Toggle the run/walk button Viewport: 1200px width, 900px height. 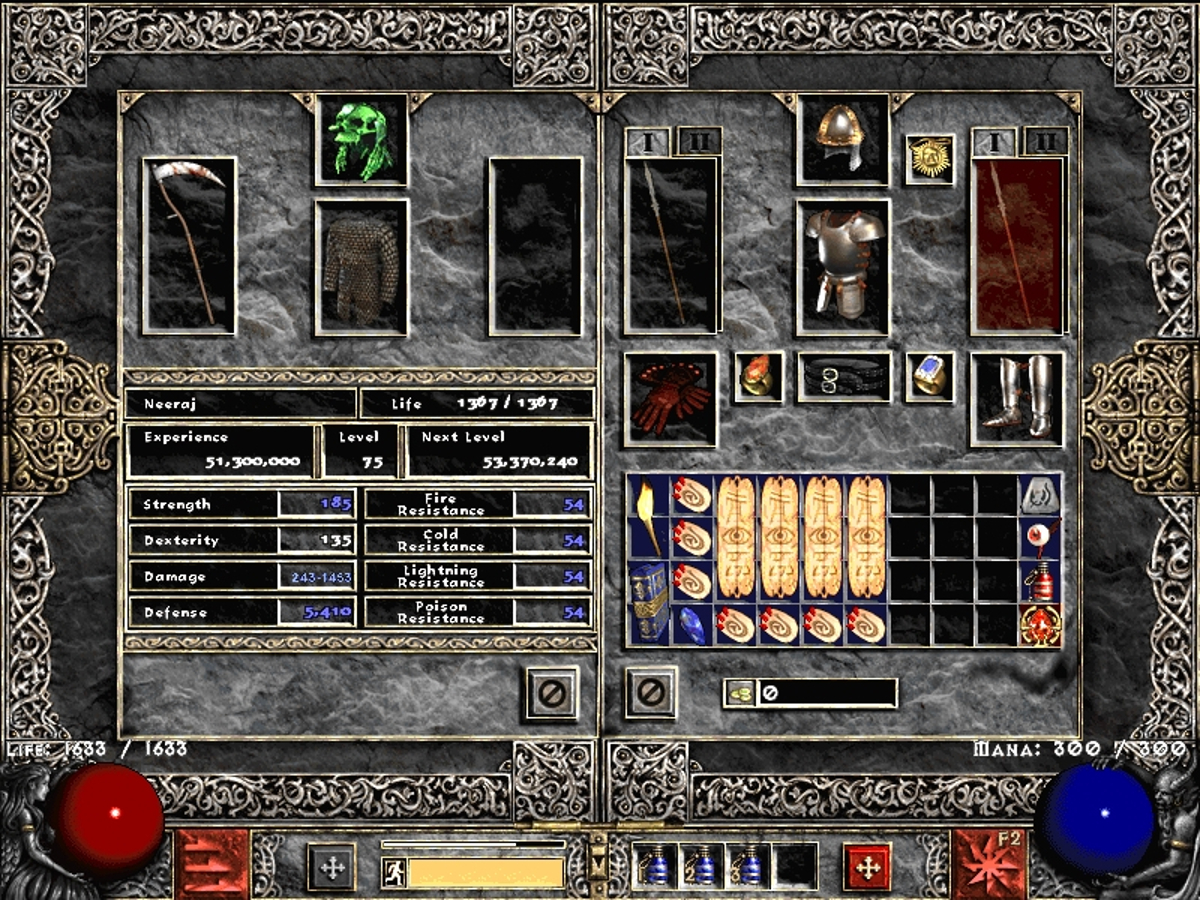click(x=393, y=872)
